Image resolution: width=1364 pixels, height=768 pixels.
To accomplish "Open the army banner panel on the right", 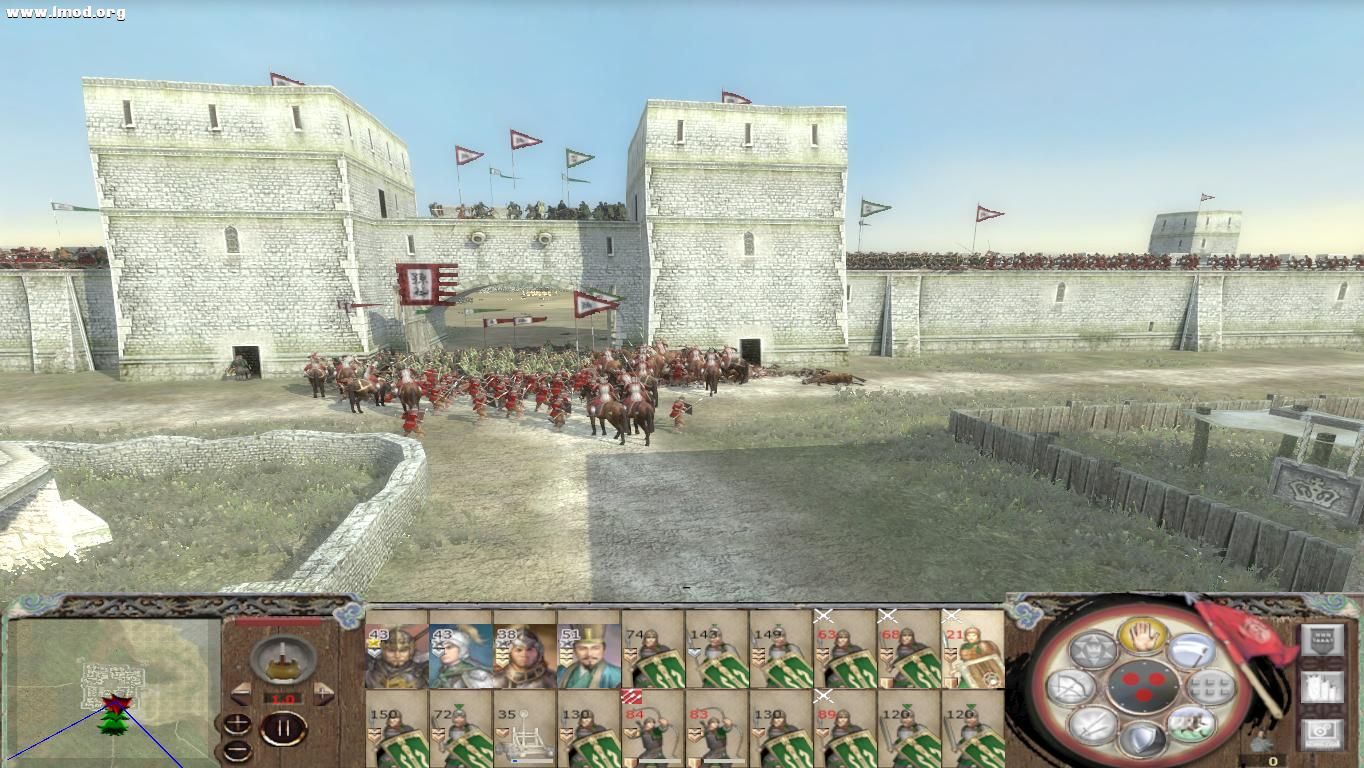I will point(1322,640).
